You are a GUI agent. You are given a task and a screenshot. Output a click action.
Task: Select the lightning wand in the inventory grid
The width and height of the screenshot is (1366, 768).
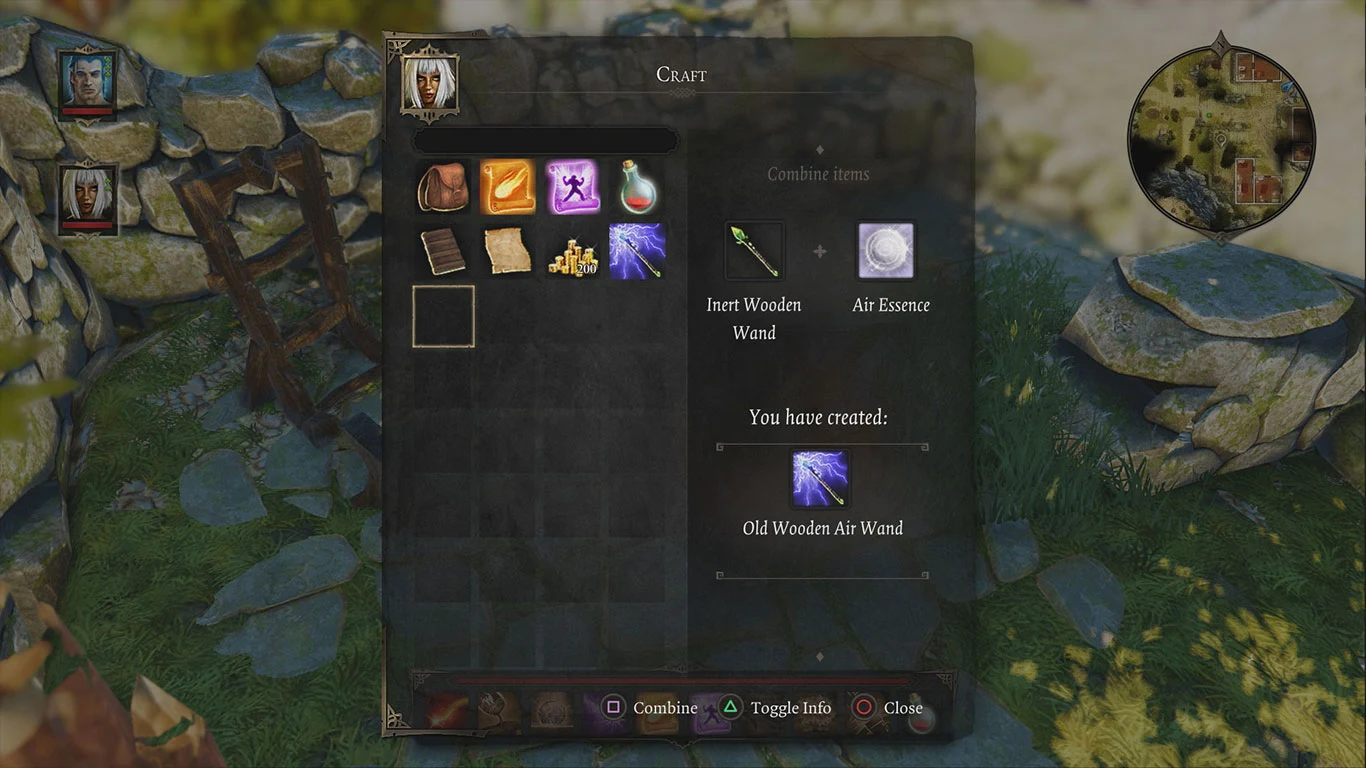pyautogui.click(x=637, y=252)
